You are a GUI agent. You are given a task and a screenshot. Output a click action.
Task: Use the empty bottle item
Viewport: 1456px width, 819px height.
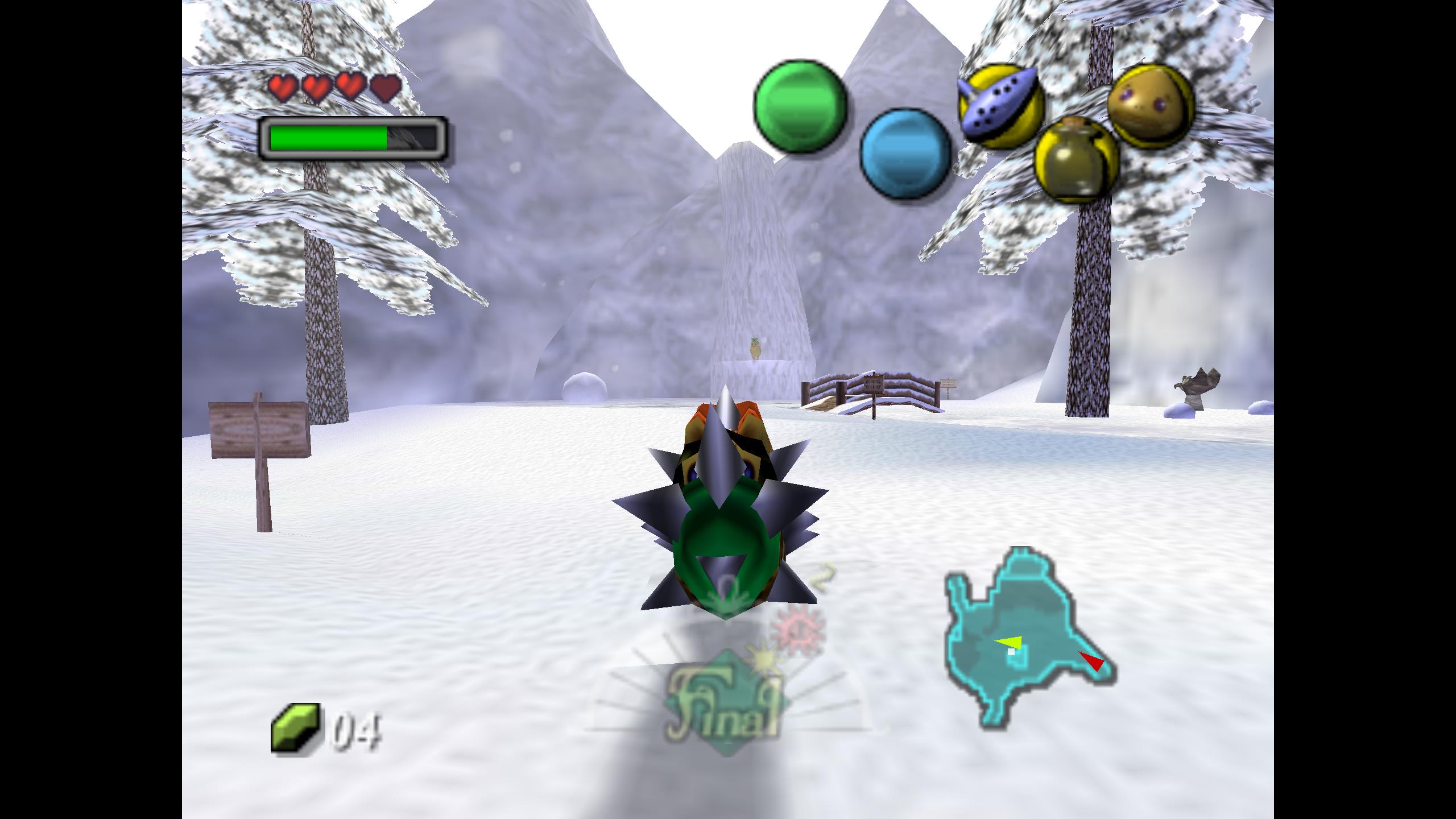point(1076,159)
